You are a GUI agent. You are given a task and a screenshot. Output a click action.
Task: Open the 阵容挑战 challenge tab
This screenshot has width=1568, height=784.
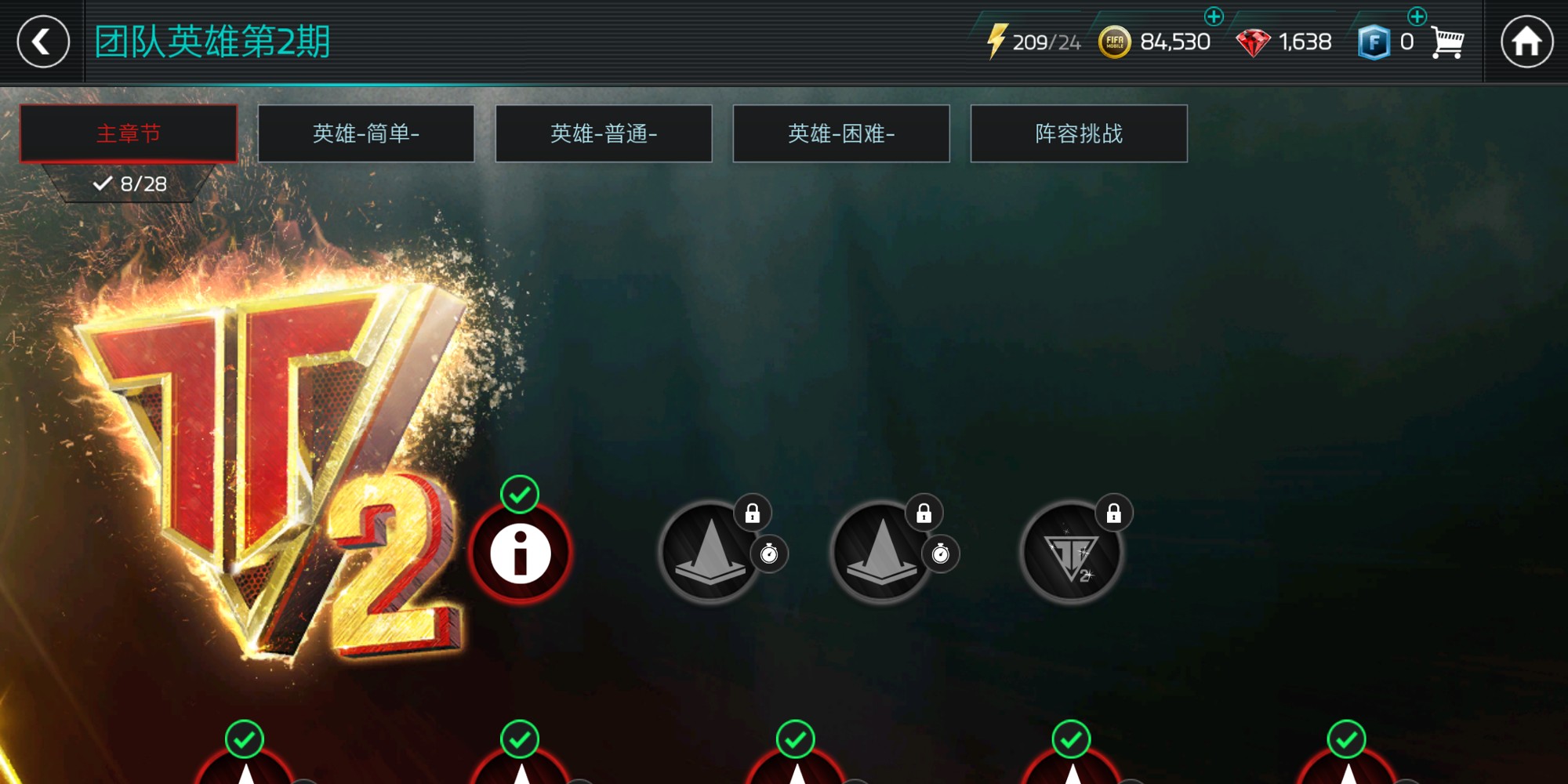pos(1079,133)
